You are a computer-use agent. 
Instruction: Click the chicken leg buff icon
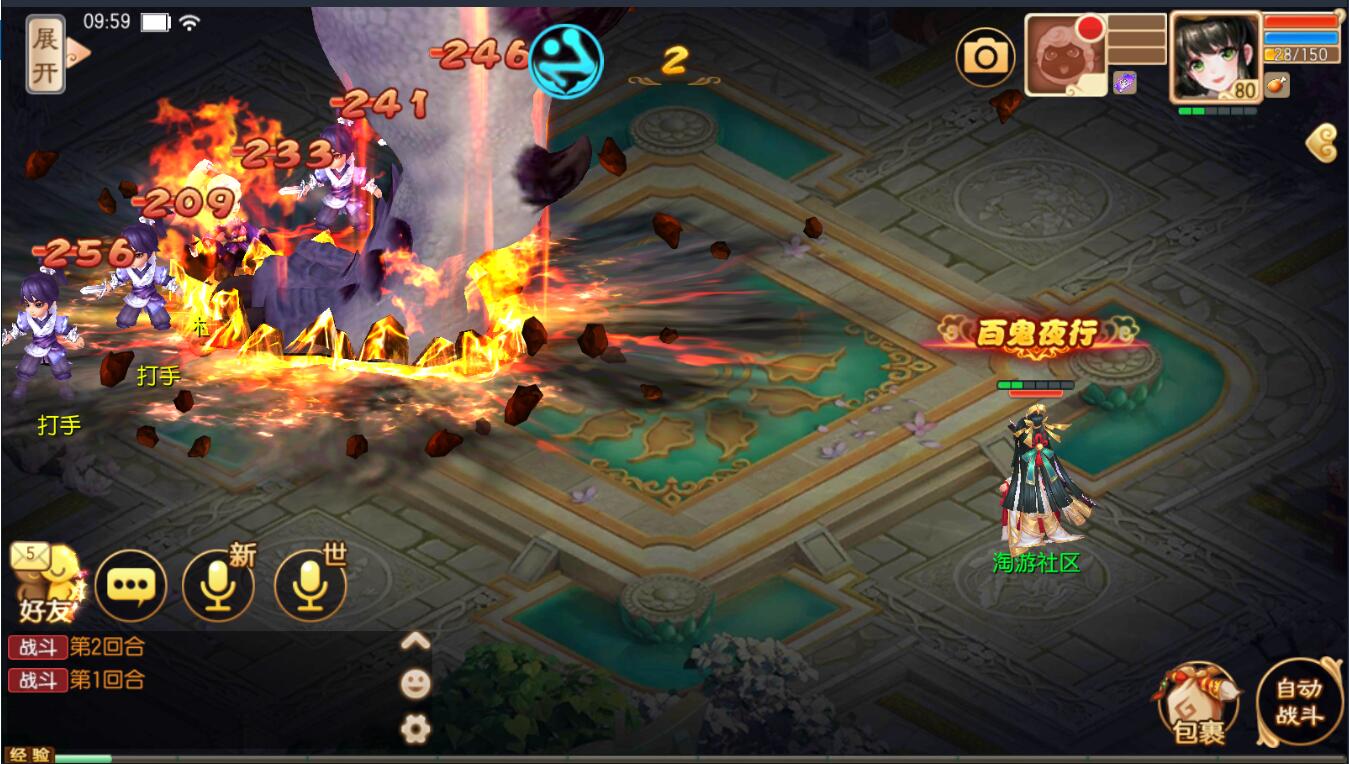coord(1277,85)
